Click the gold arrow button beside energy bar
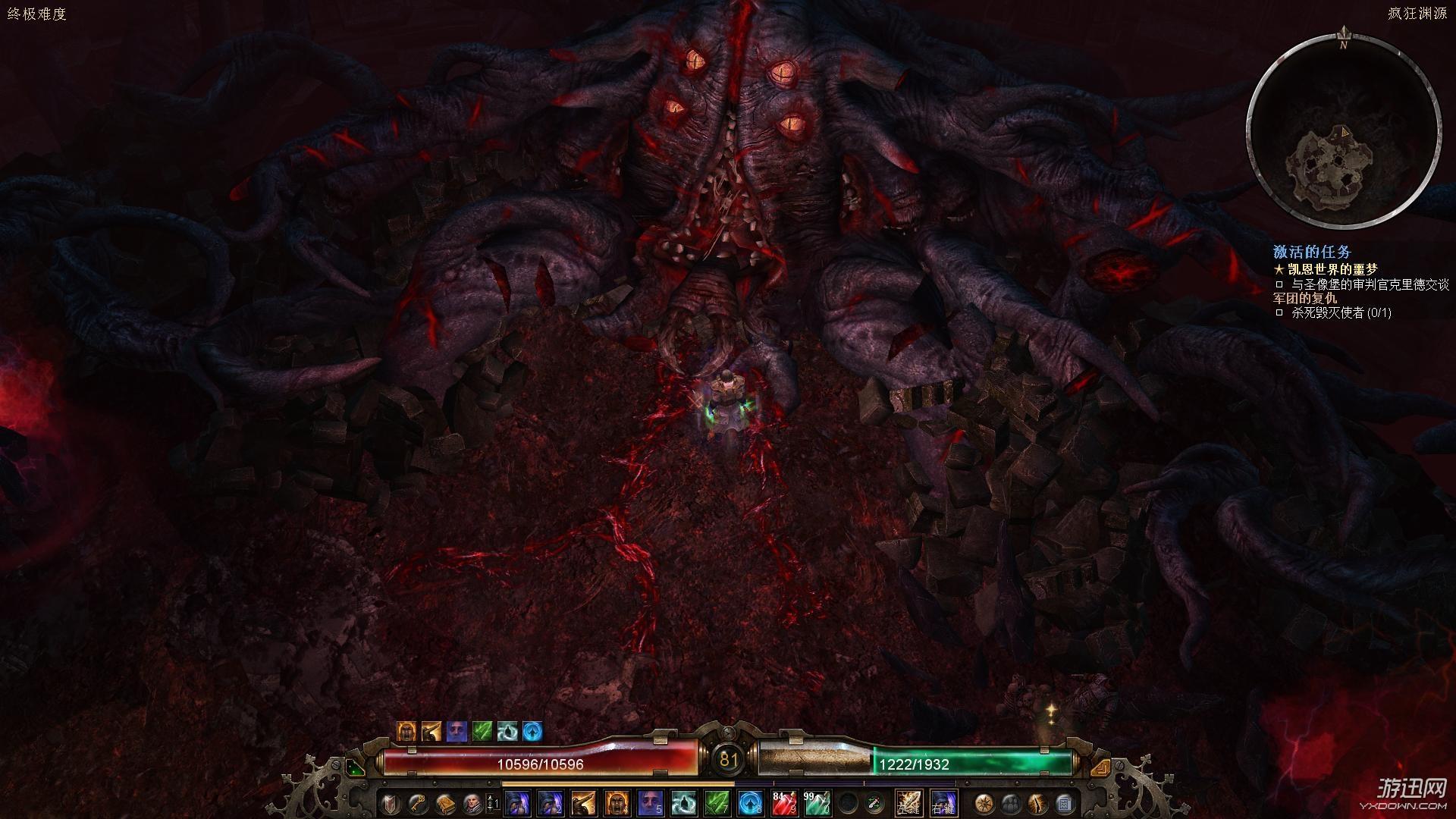The width and height of the screenshot is (1456, 819). (1100, 767)
